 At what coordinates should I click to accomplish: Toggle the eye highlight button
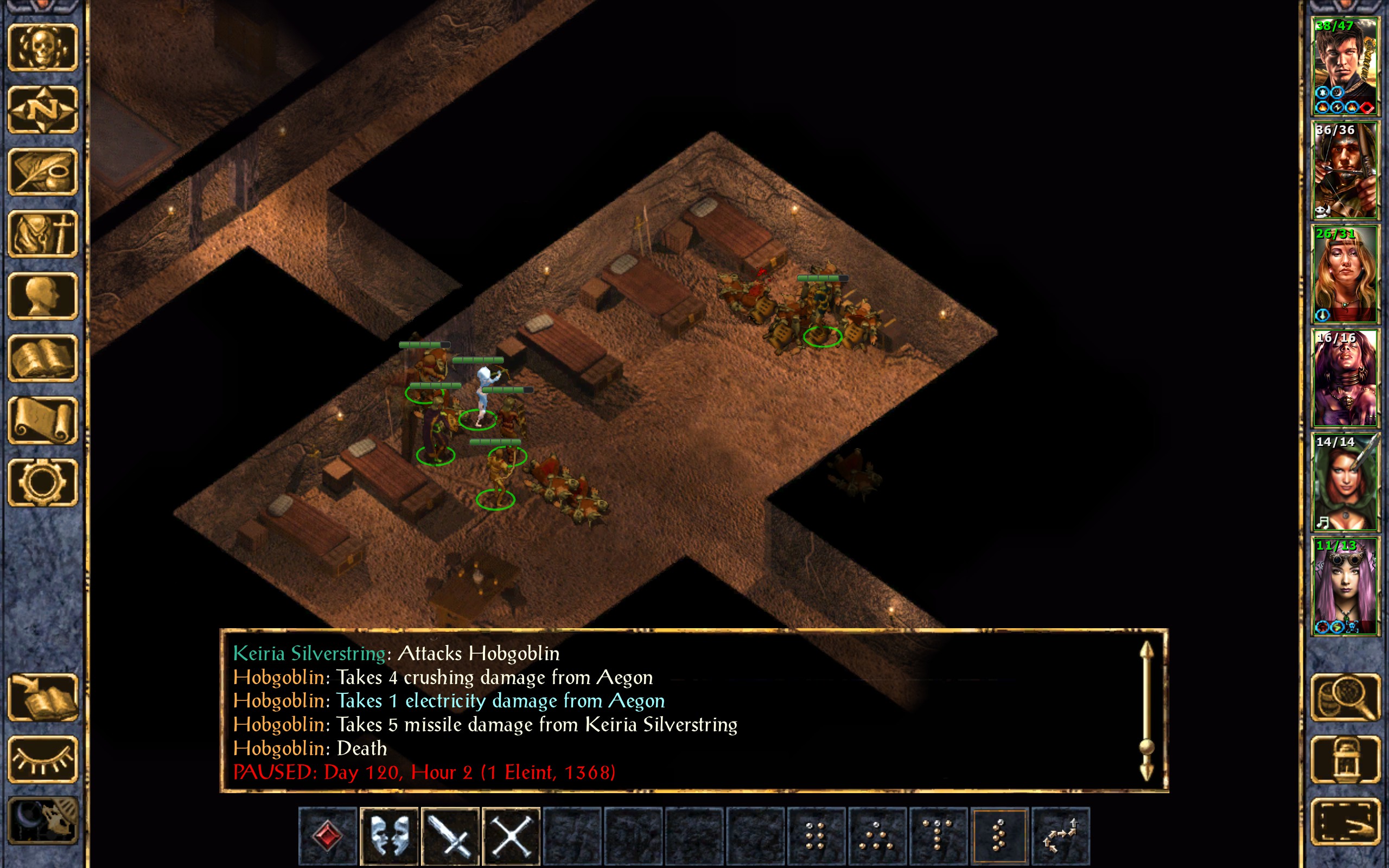[42, 759]
